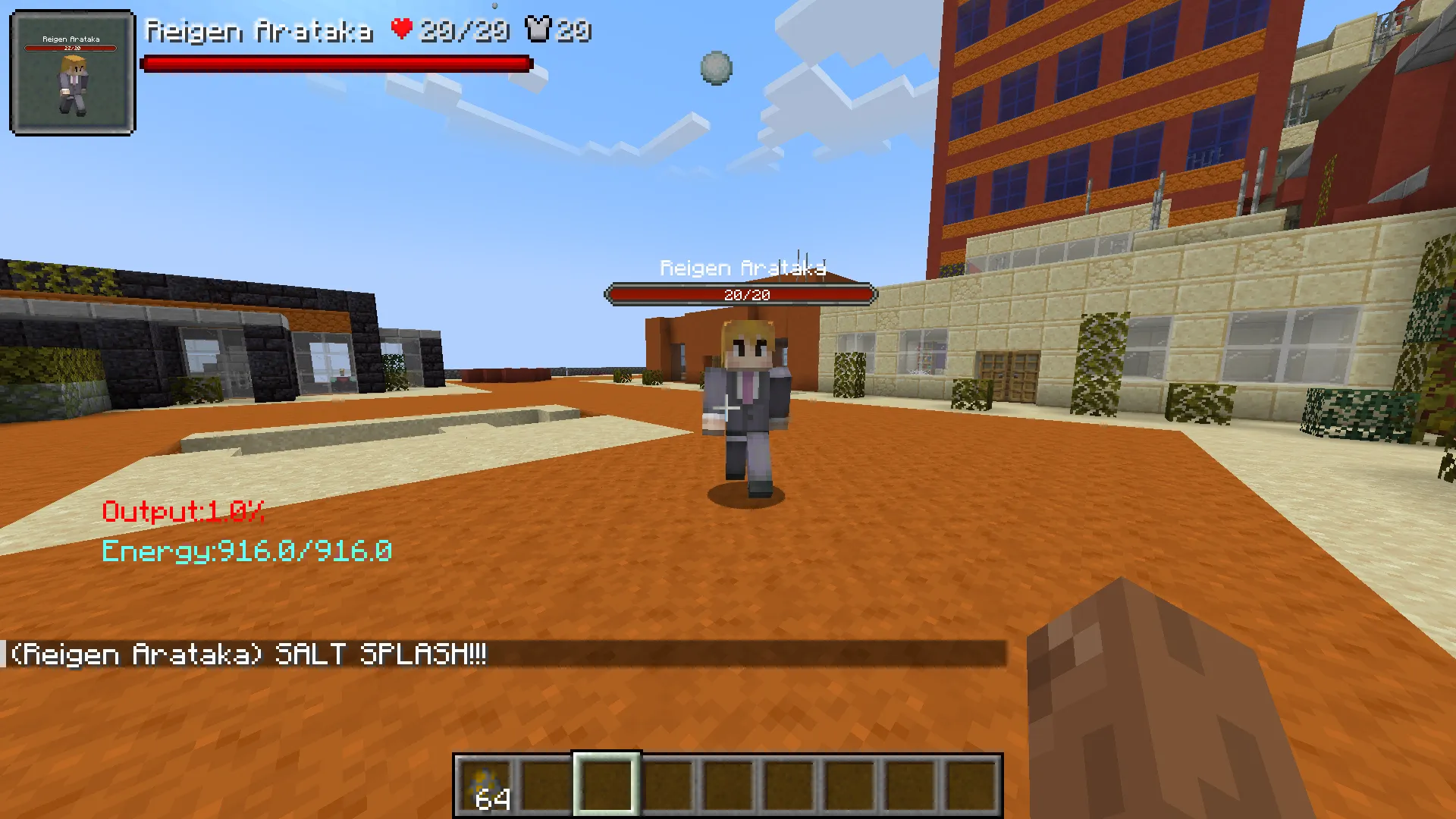Expand the chat message history
This screenshot has width=1456, height=819.
point(500,654)
